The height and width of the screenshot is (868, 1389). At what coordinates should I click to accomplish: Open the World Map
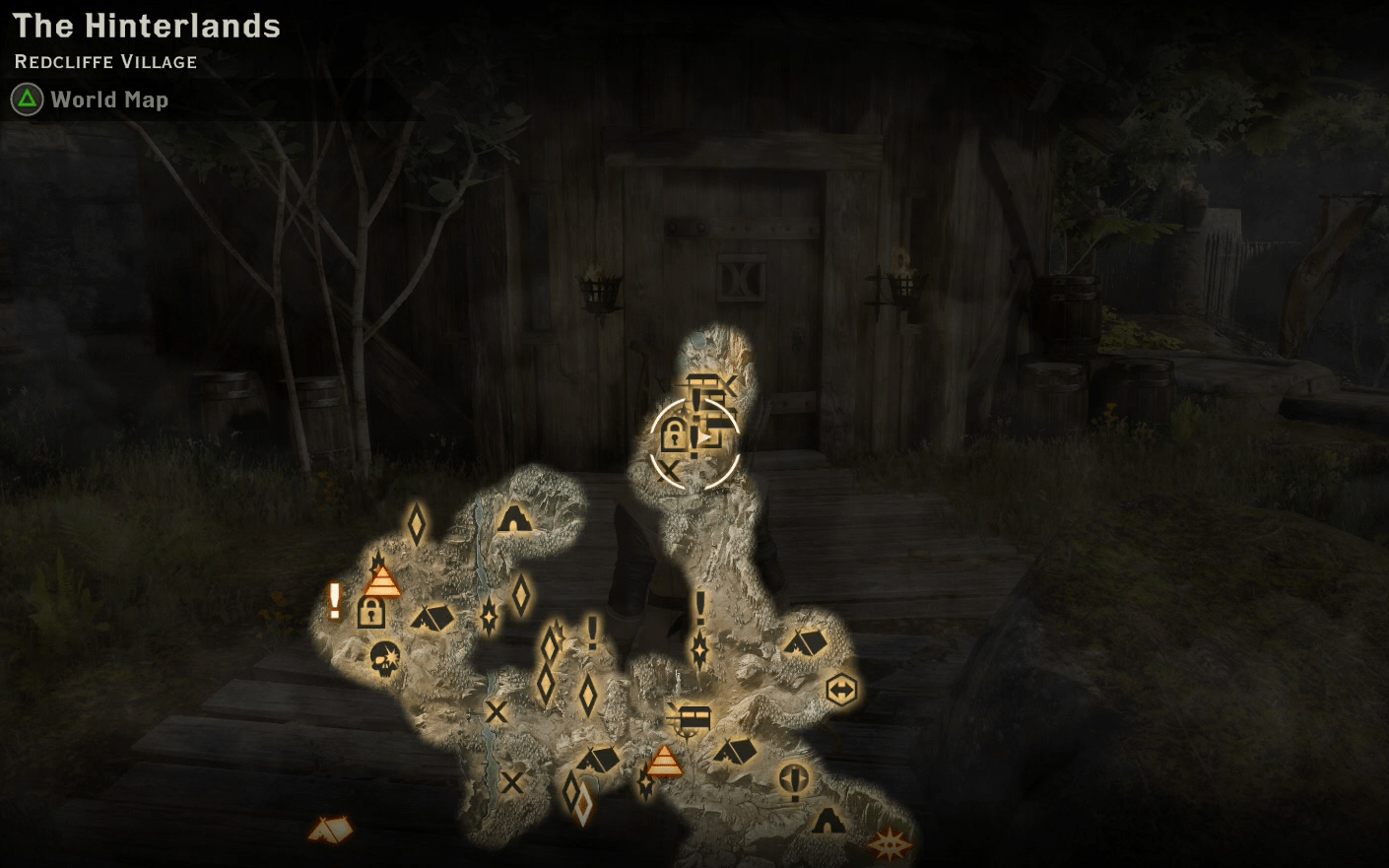[x=108, y=100]
